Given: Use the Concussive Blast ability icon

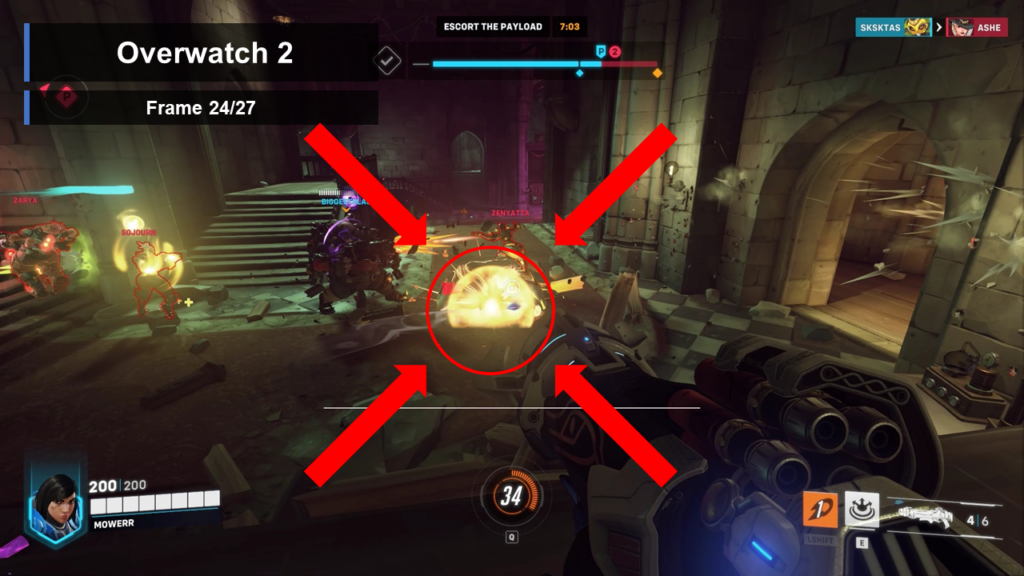Looking at the screenshot, I should [x=862, y=510].
